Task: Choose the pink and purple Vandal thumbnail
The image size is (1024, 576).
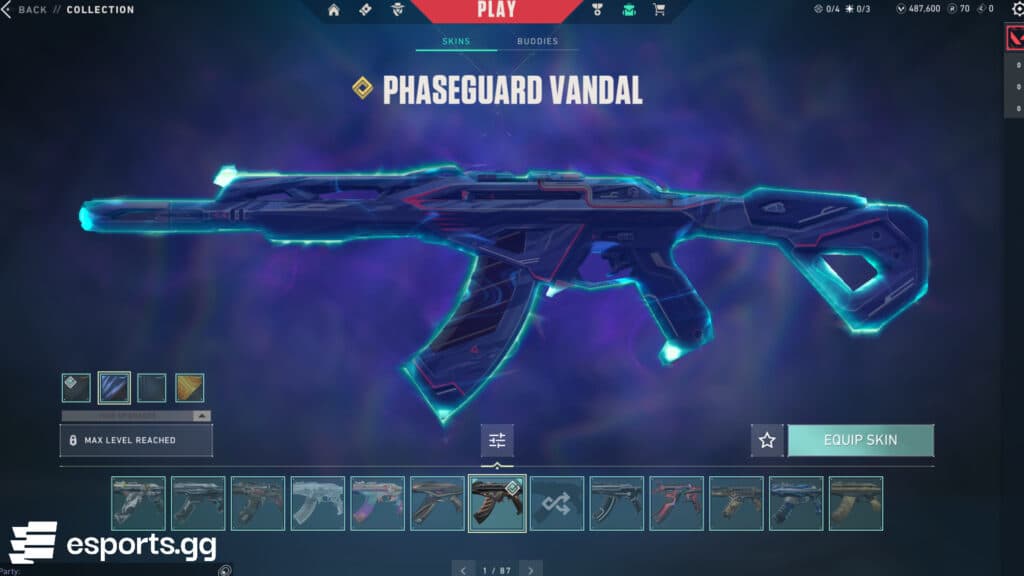Action: click(x=377, y=503)
